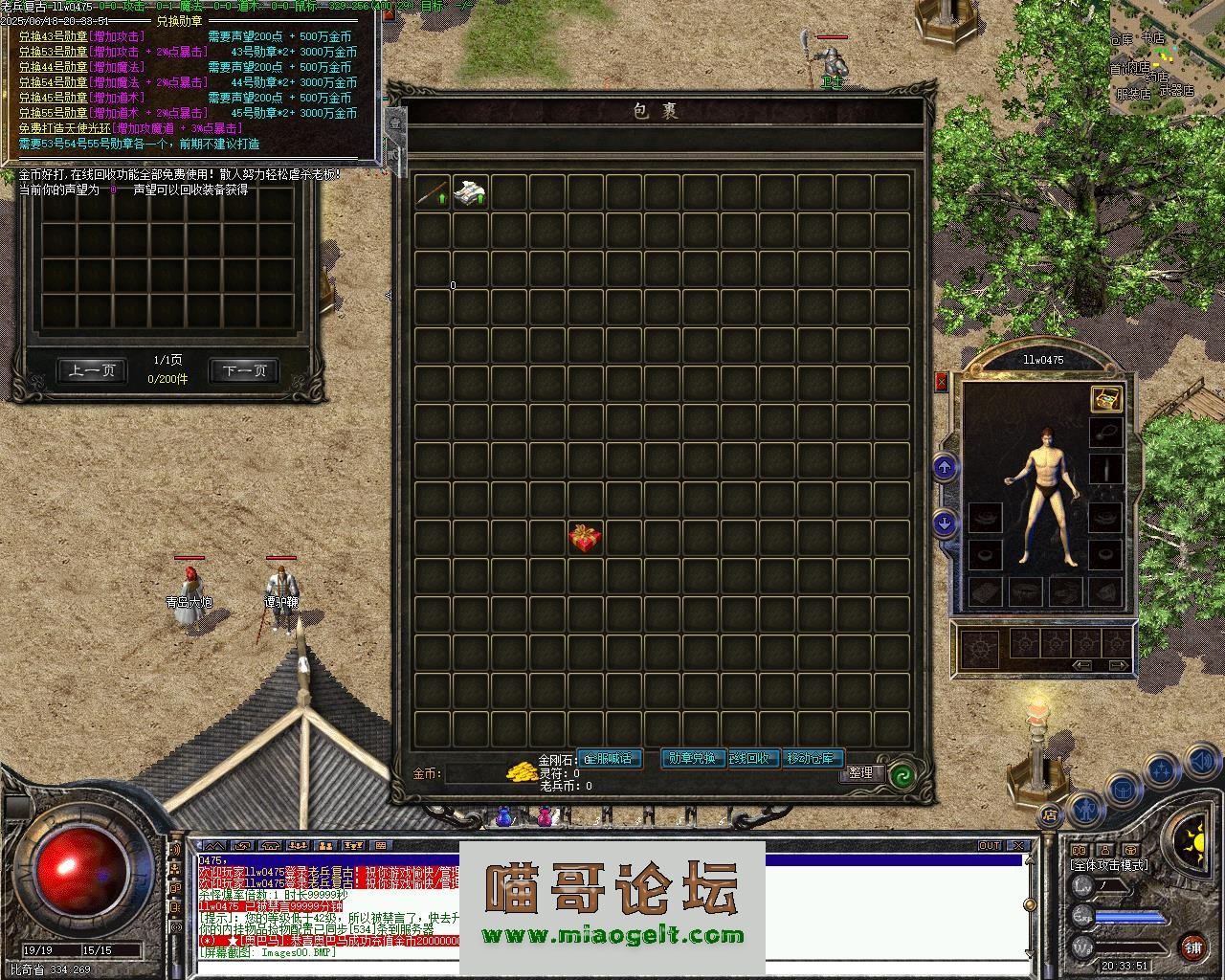Sort the bag with the 整理 button
The height and width of the screenshot is (980, 1225).
860,772
